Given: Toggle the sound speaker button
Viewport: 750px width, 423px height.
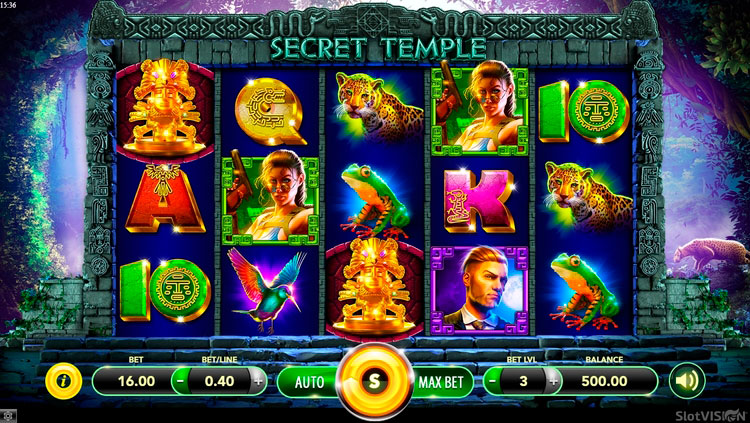Looking at the screenshot, I should tap(688, 381).
